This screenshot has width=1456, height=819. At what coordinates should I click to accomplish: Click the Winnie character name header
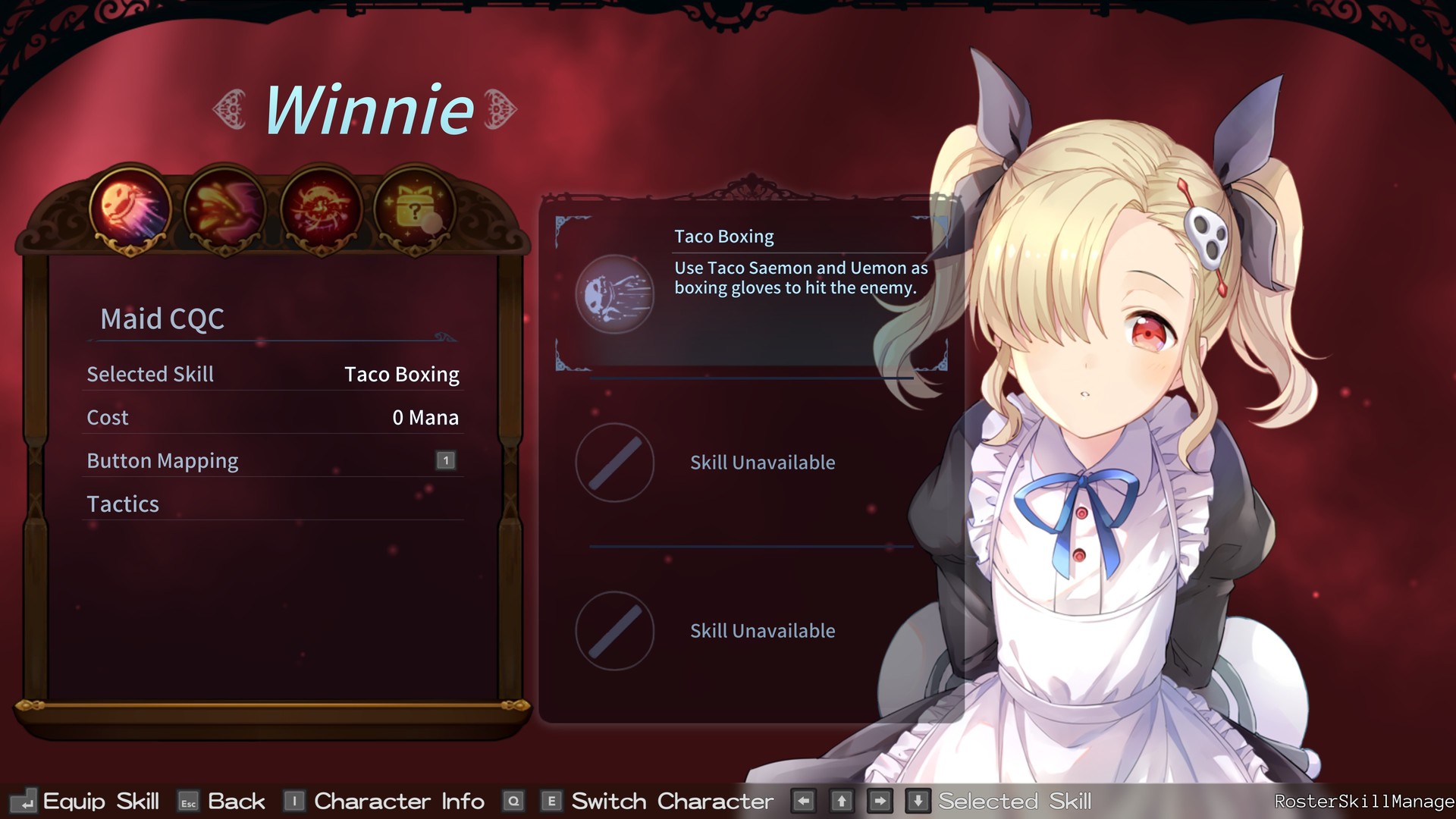(x=369, y=109)
